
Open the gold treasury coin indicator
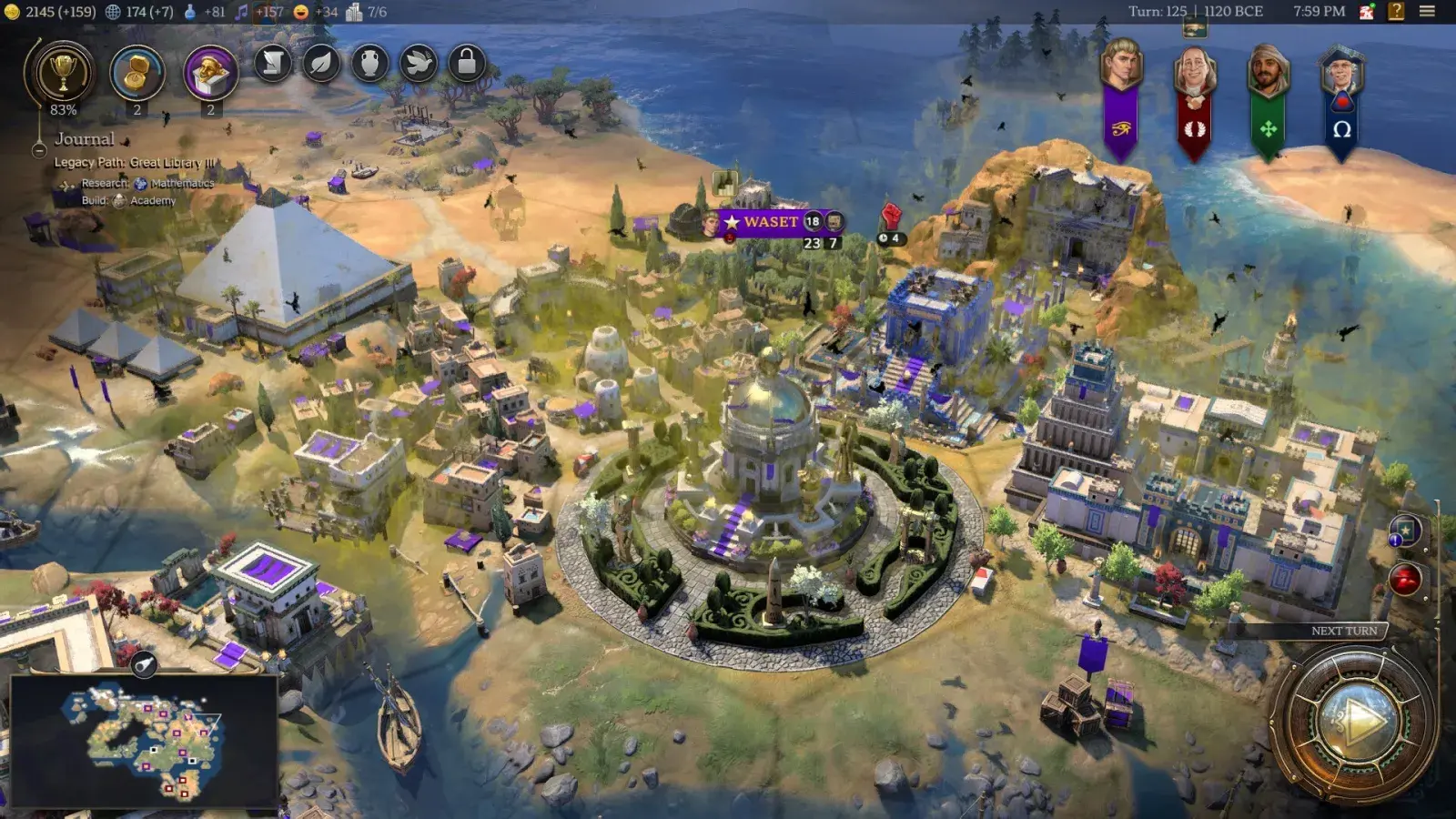tap(14, 12)
